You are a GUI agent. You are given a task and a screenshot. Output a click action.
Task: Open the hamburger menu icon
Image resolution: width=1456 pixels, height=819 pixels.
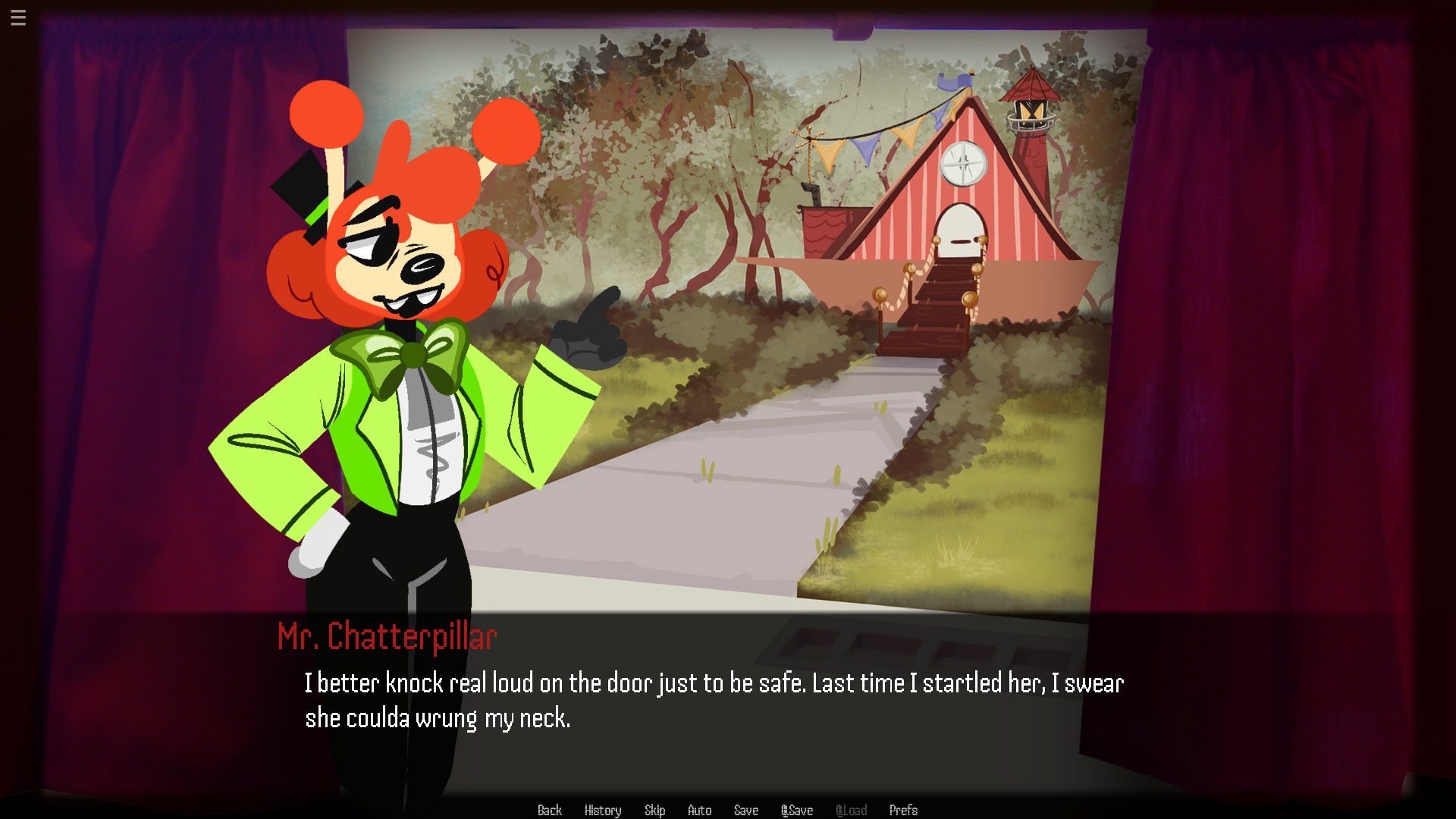pyautogui.click(x=18, y=17)
